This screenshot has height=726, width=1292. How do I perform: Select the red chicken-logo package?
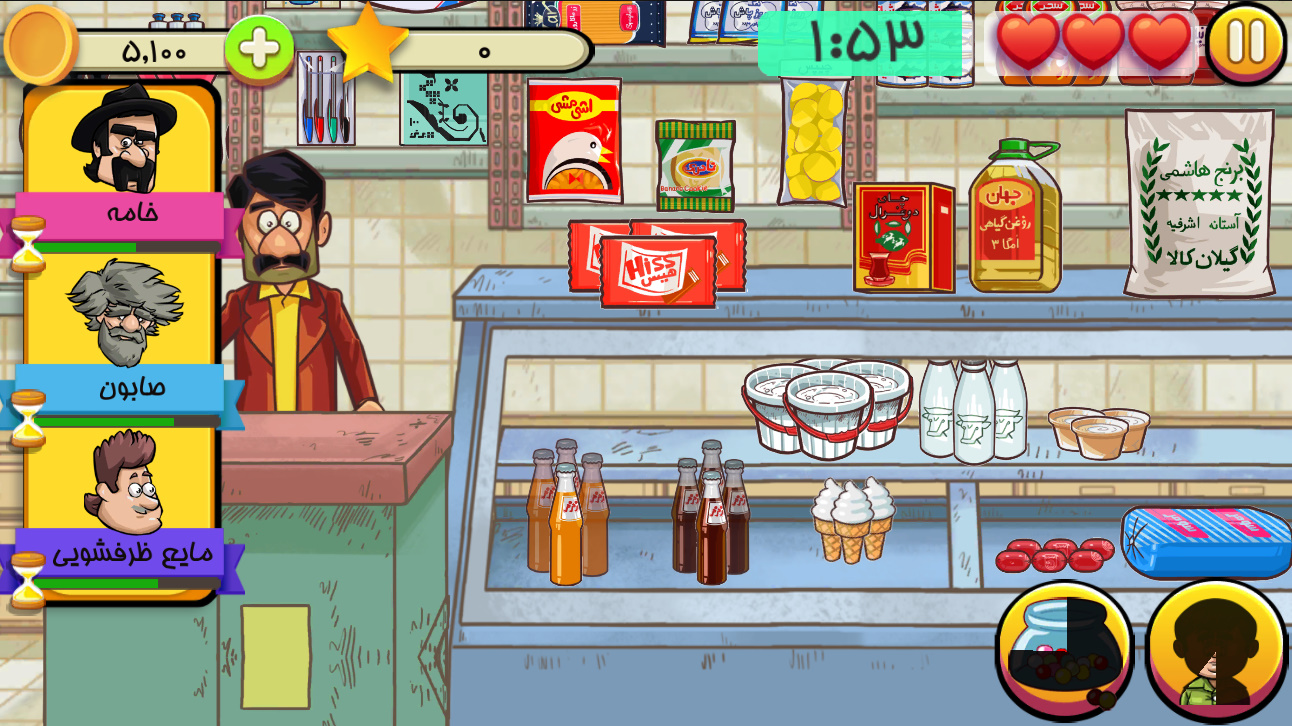click(574, 140)
